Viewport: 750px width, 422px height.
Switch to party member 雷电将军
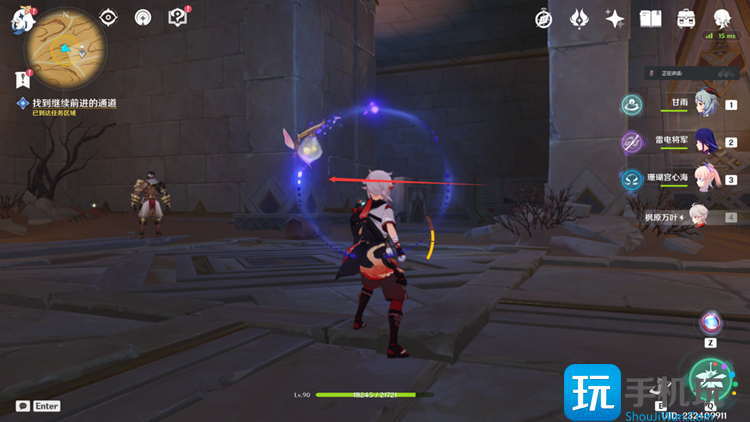(706, 142)
